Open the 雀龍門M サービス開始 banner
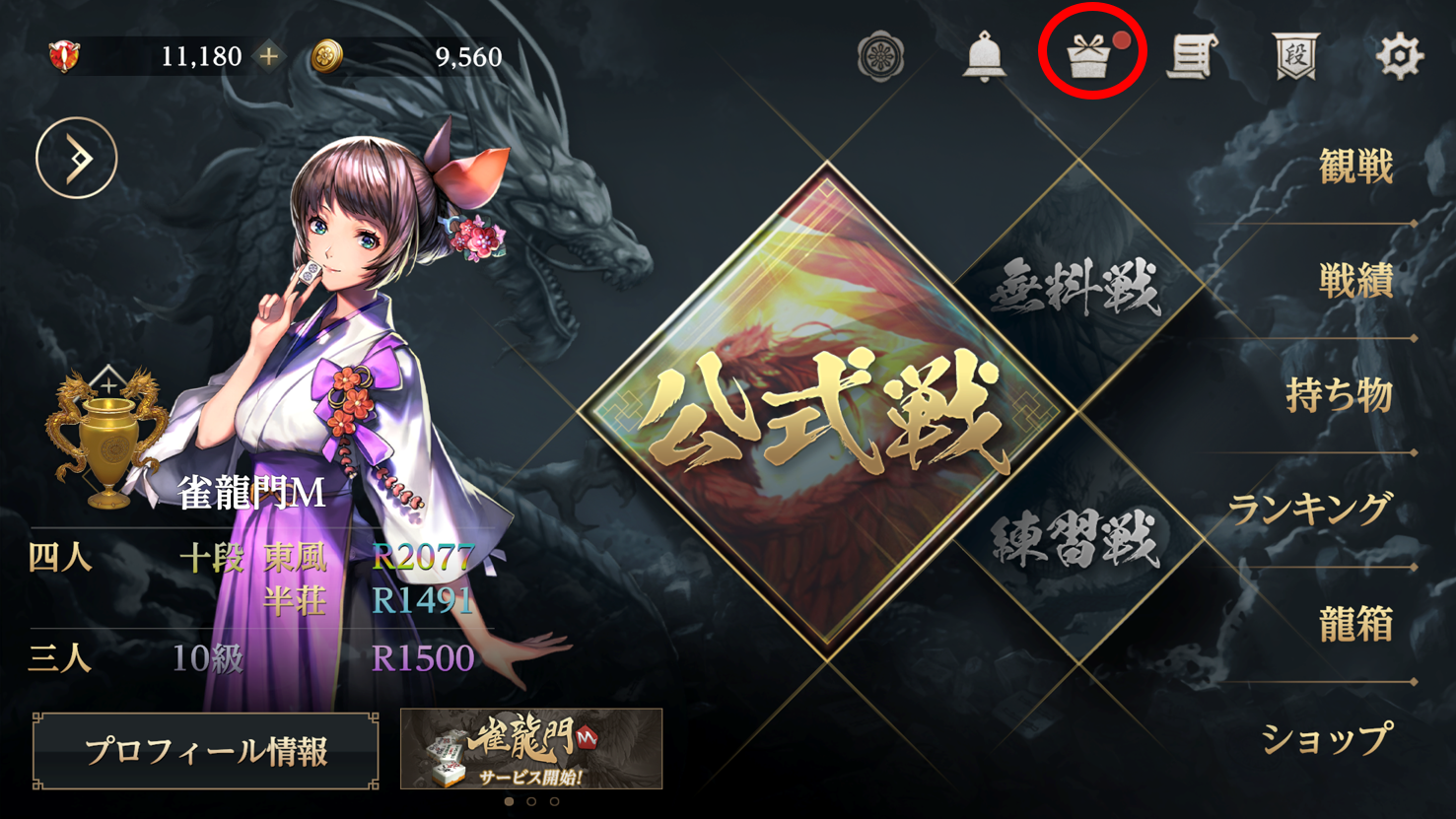 pos(531,748)
